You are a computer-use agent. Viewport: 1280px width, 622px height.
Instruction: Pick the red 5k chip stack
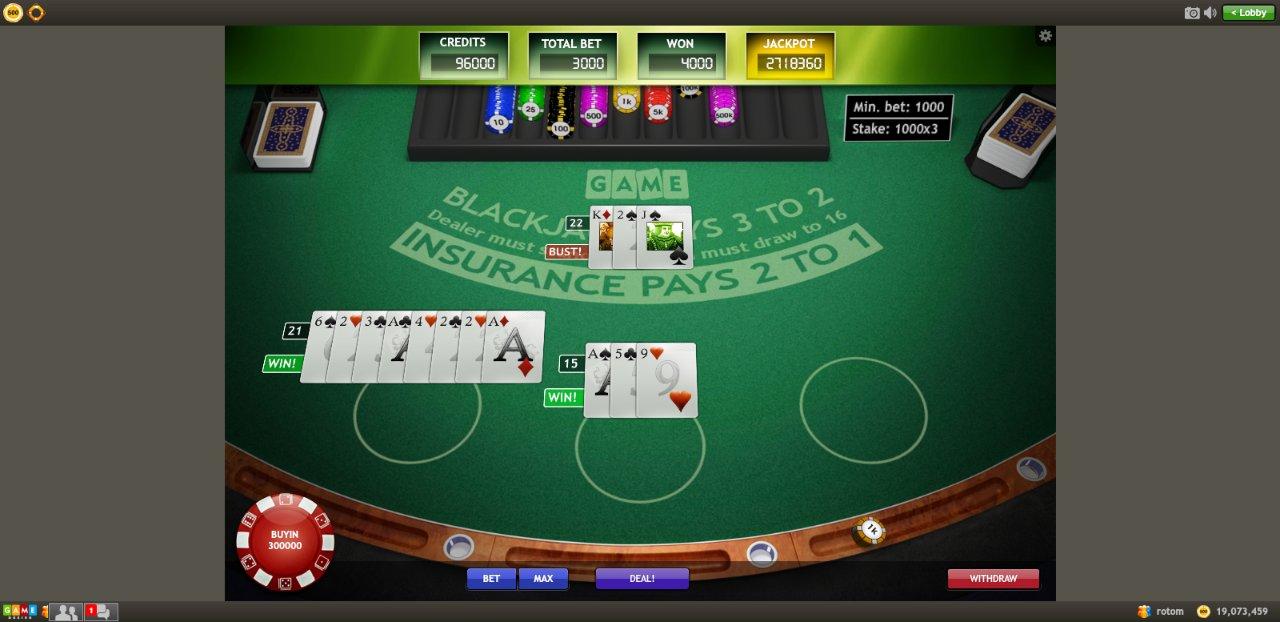pyautogui.click(x=657, y=106)
